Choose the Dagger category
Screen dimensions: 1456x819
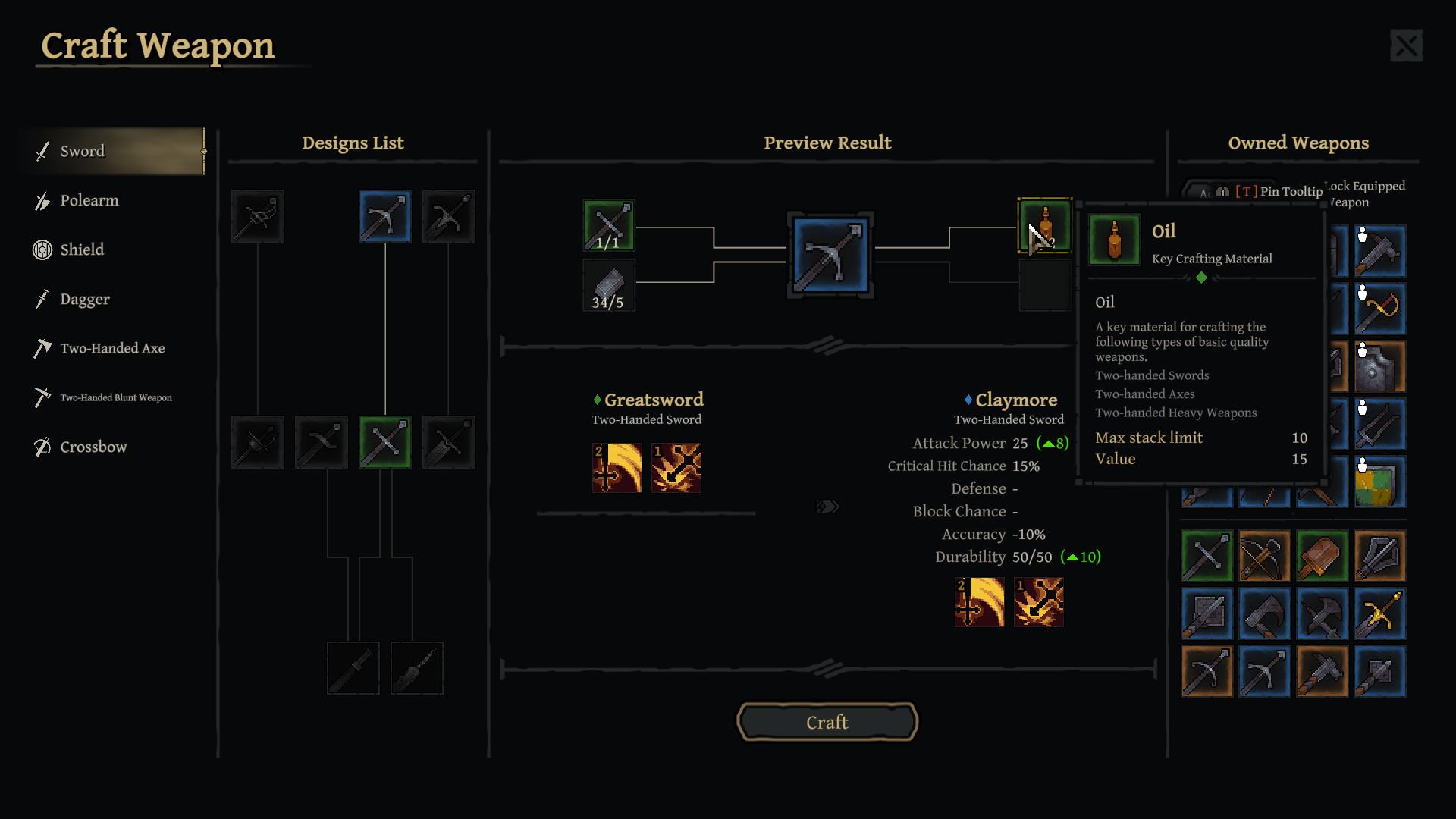tap(85, 300)
